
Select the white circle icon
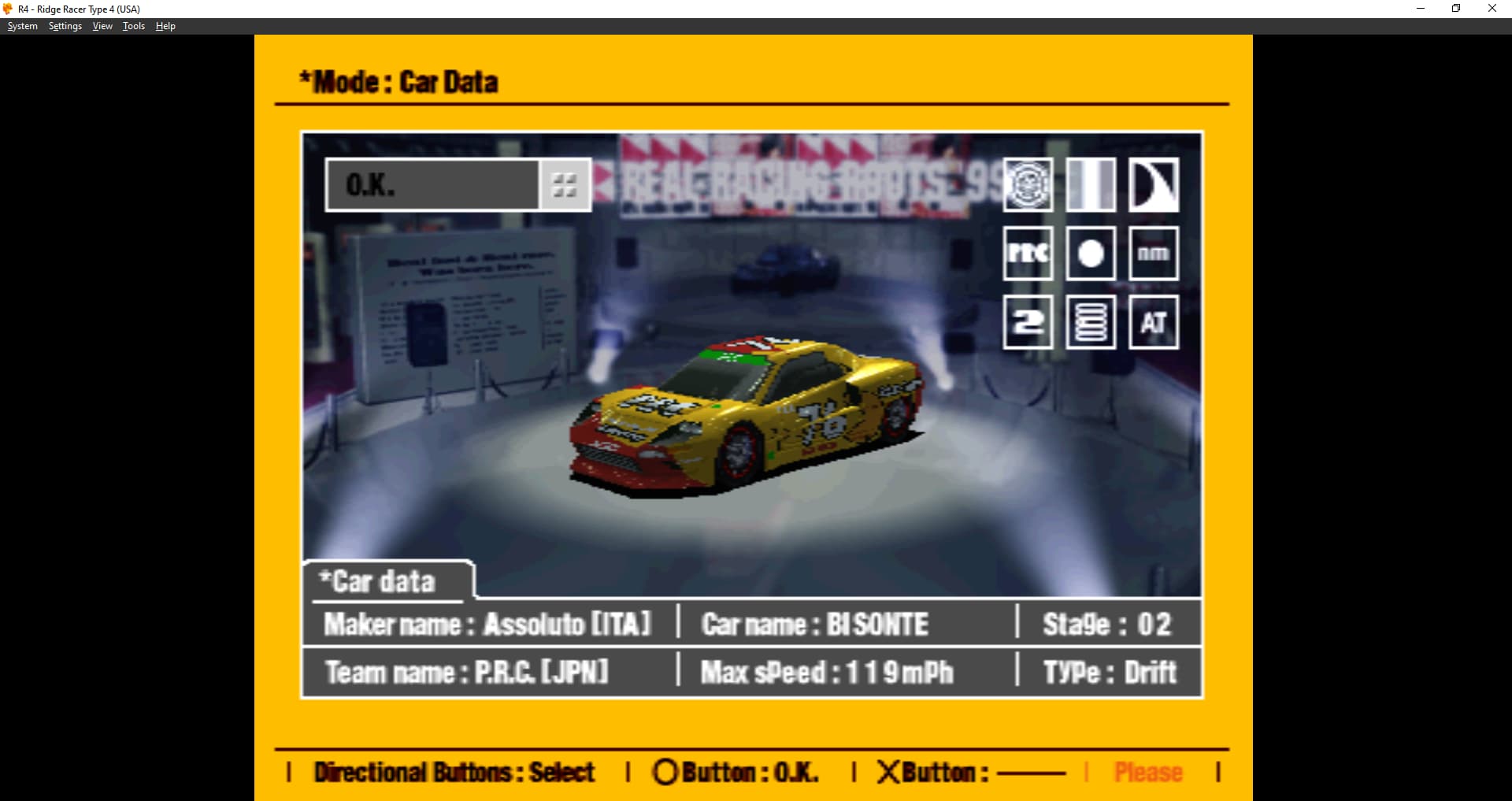point(1091,254)
